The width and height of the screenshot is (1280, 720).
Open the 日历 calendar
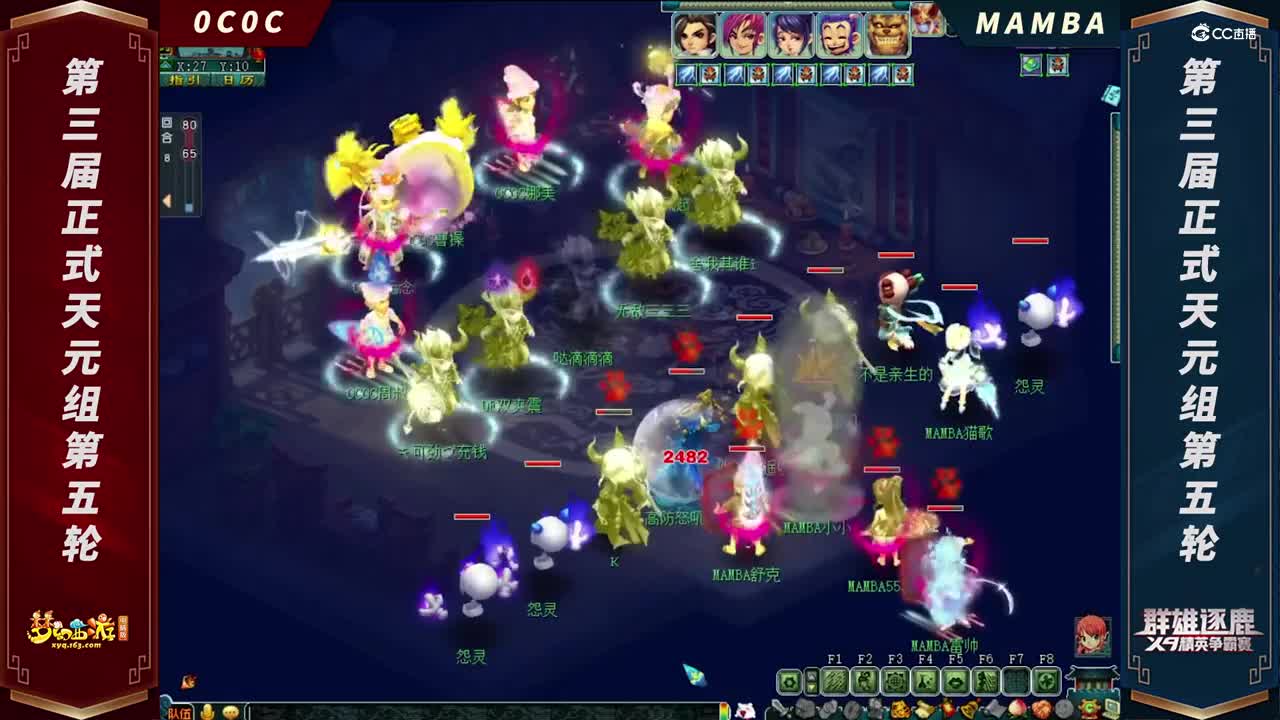238,80
